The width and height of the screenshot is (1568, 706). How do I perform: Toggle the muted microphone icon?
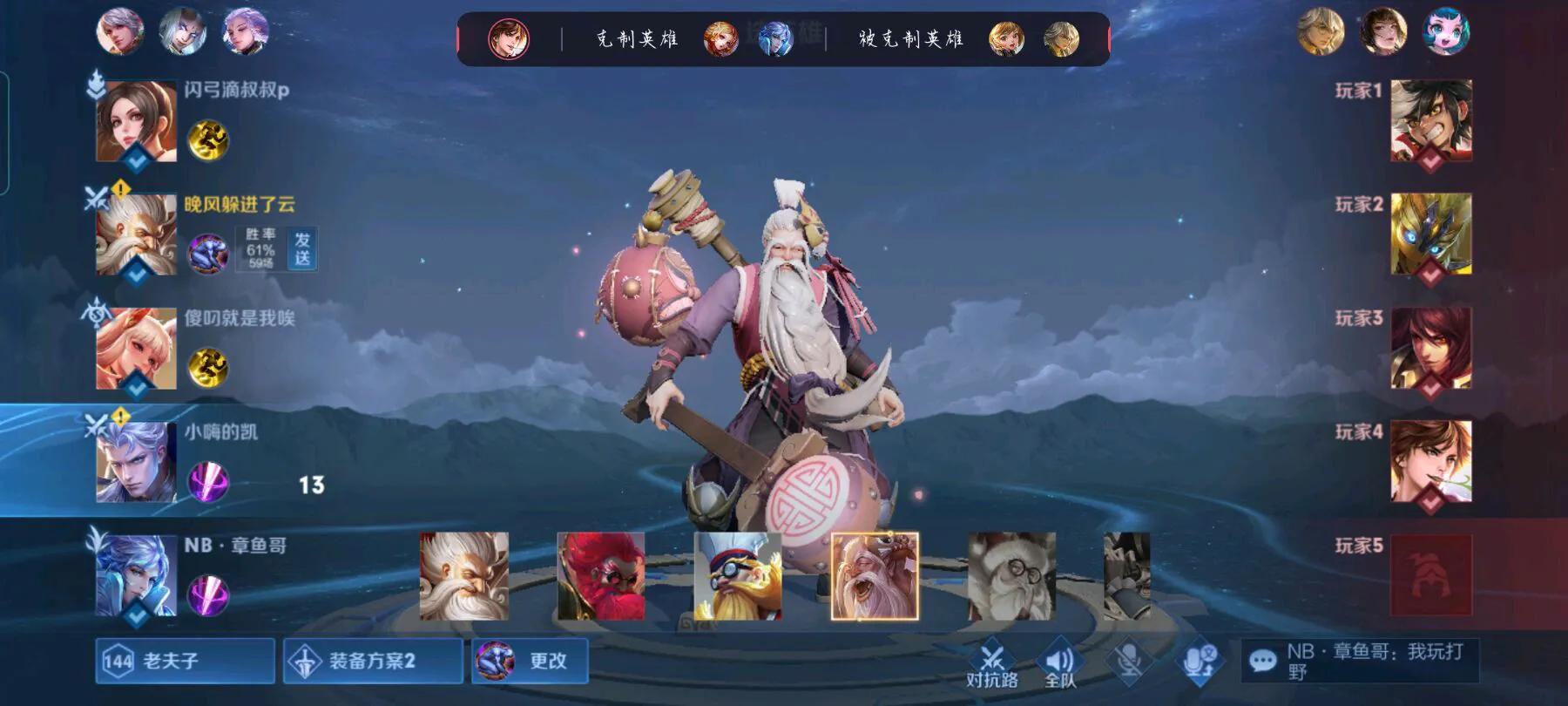1130,661
